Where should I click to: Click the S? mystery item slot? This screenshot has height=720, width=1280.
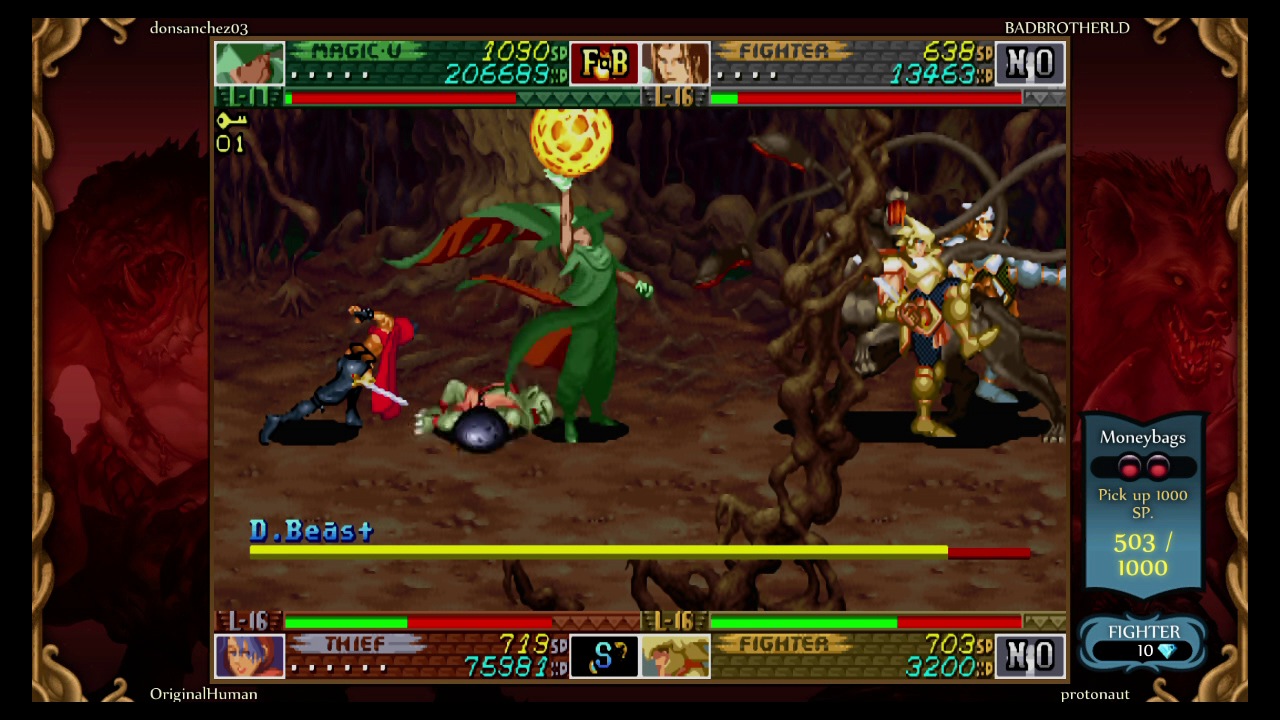604,656
